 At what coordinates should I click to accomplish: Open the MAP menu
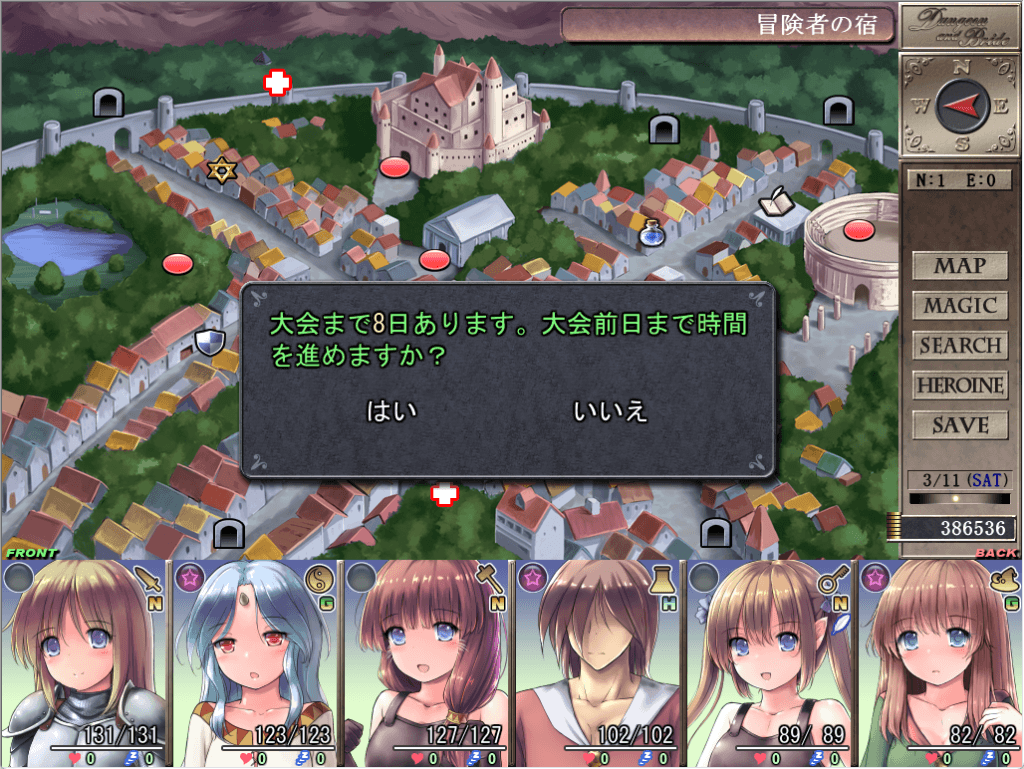pos(959,266)
